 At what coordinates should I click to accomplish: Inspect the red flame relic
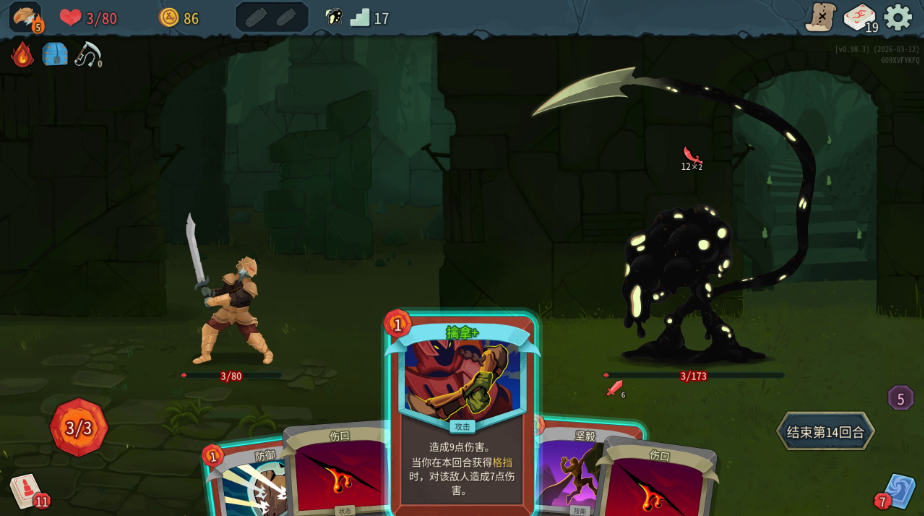tap(22, 54)
